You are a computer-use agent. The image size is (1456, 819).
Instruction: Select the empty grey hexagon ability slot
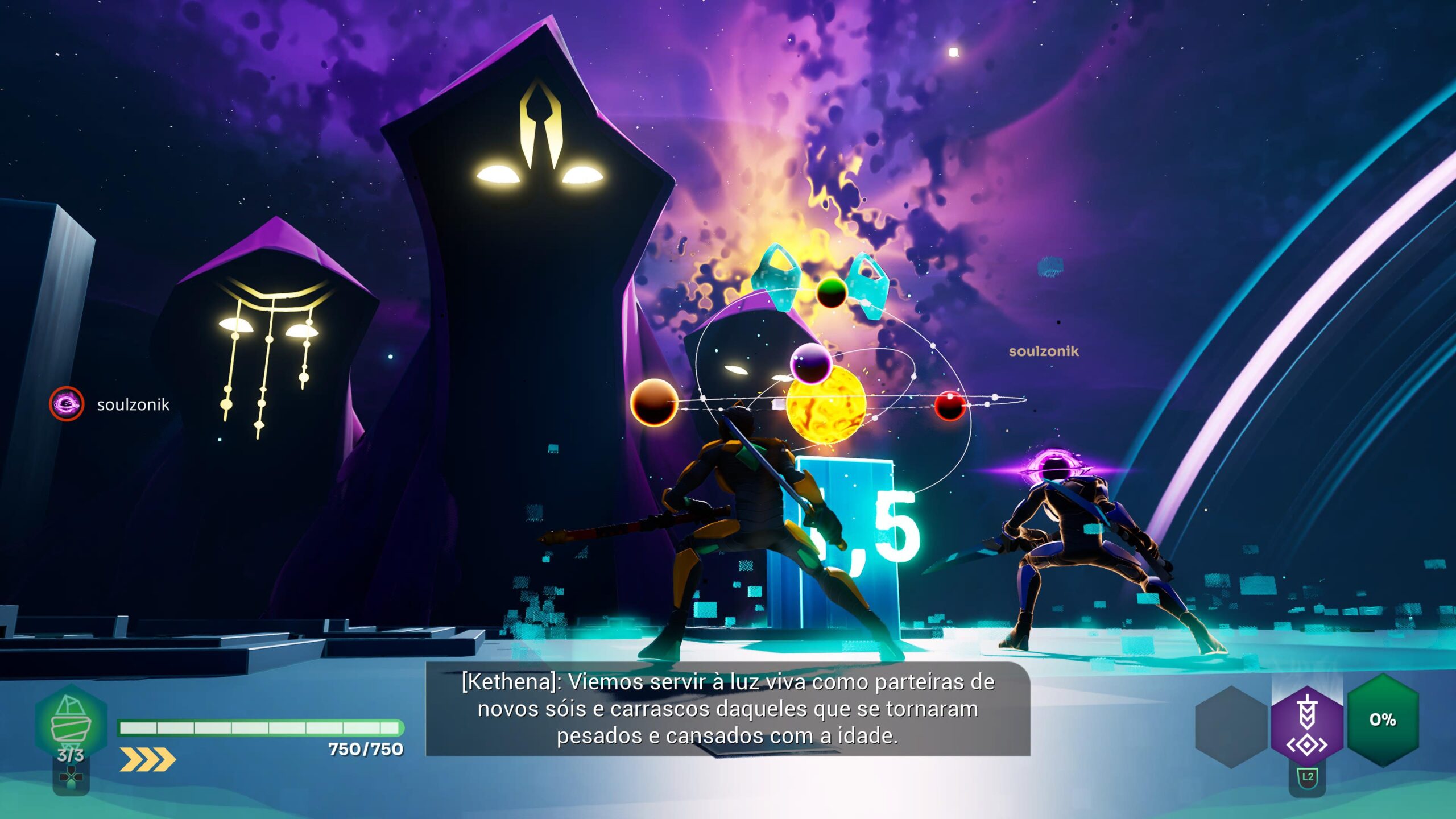pos(1231,727)
